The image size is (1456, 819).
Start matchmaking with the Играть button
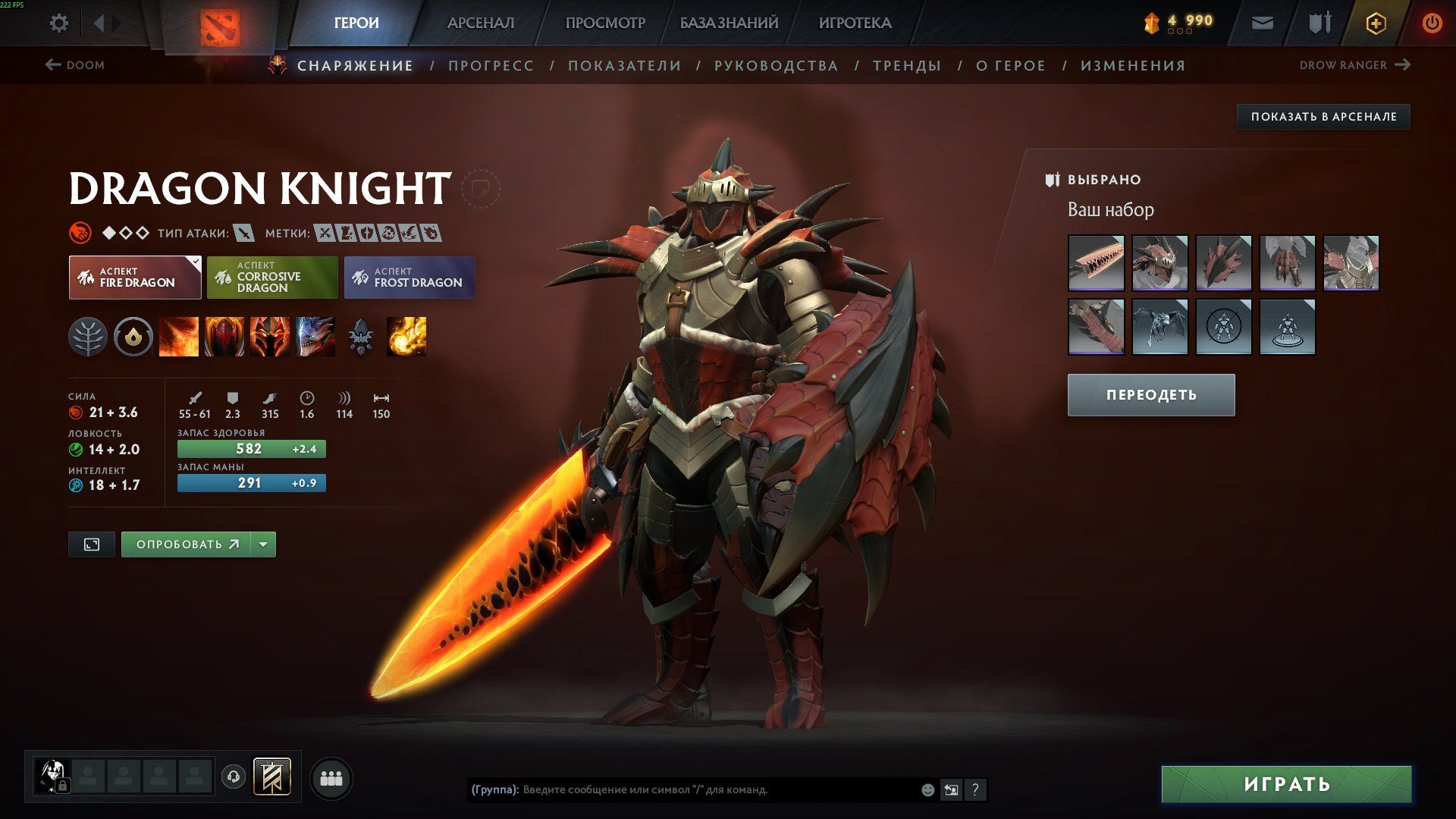pos(1286,784)
